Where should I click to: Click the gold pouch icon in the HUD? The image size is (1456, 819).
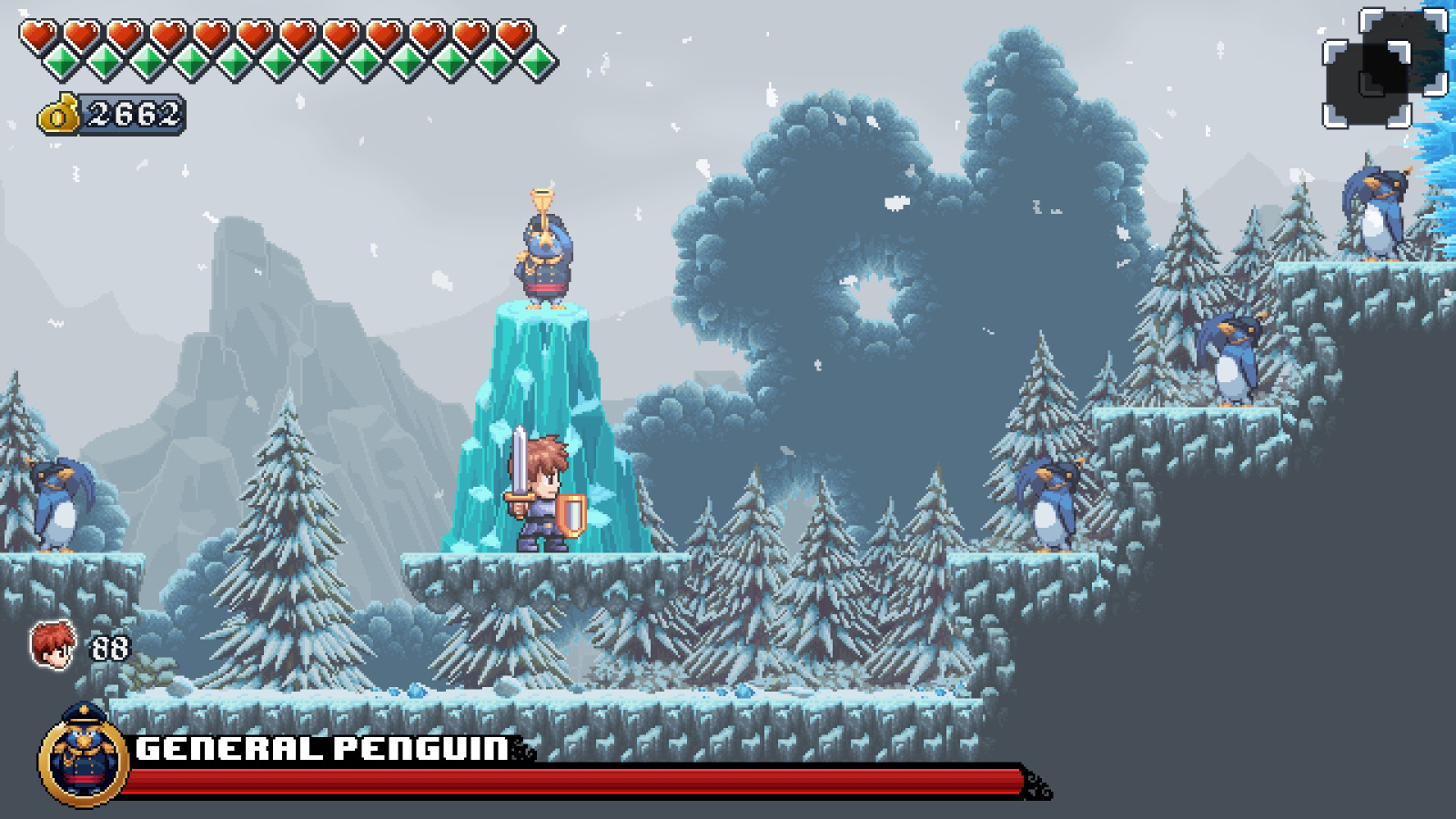[x=57, y=114]
